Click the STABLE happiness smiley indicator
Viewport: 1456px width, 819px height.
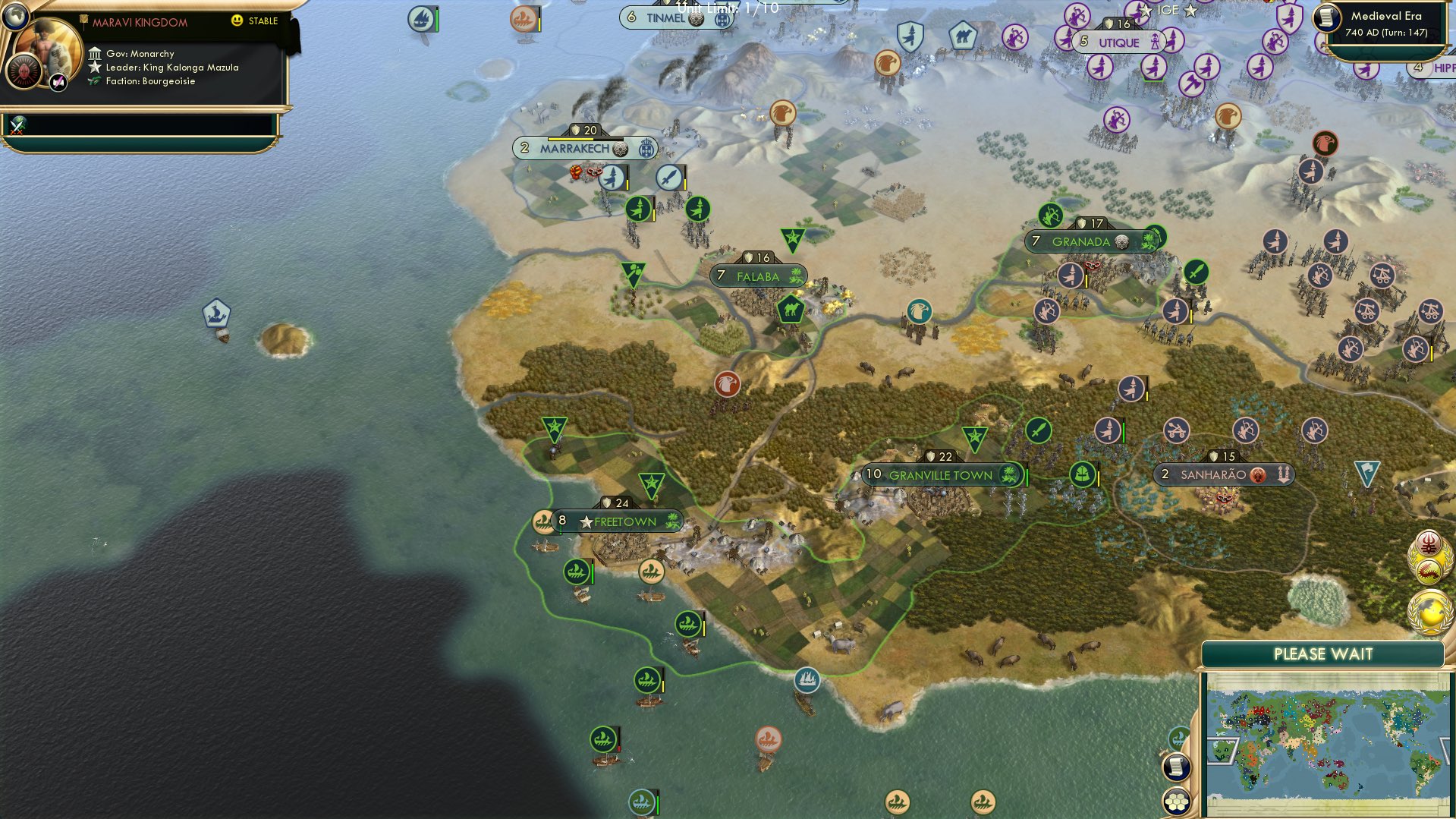238,22
